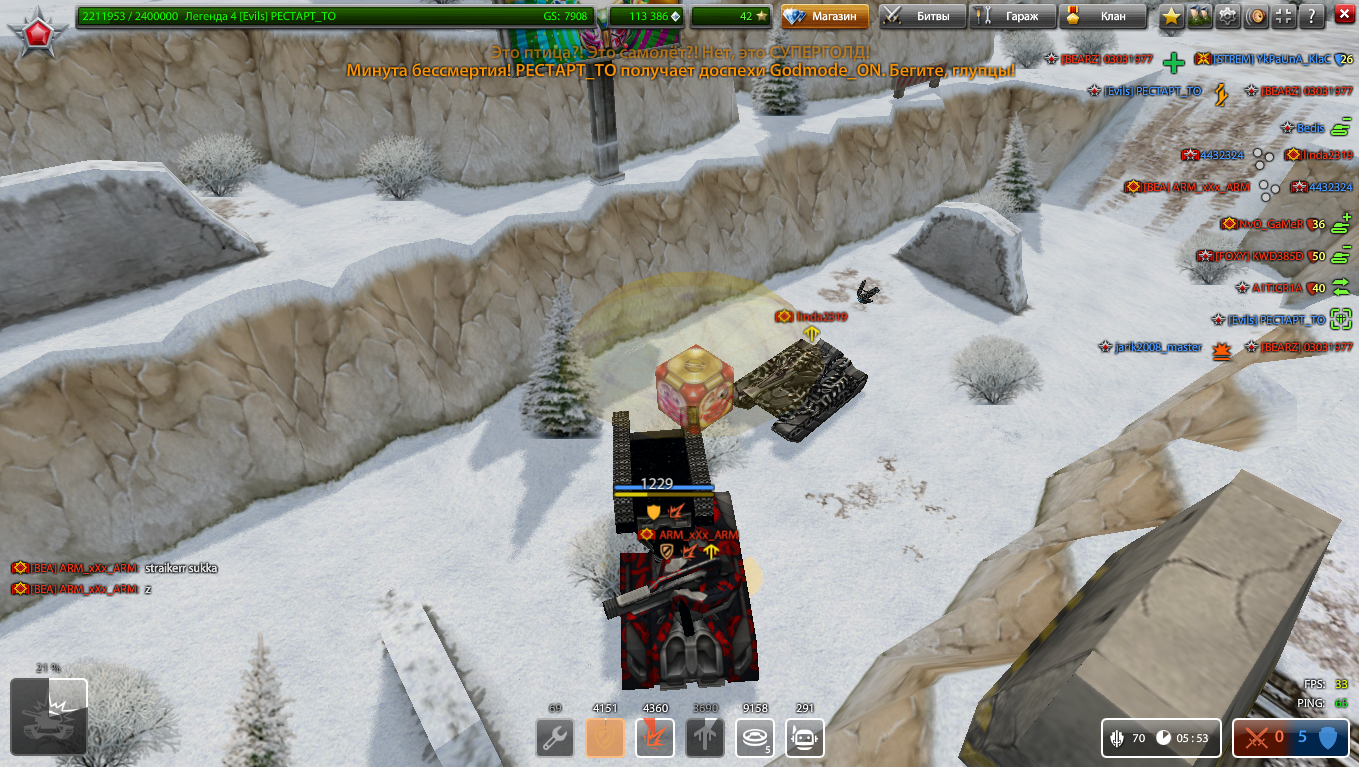
Task: Open the friends list soldiers icon
Action: click(1200, 16)
